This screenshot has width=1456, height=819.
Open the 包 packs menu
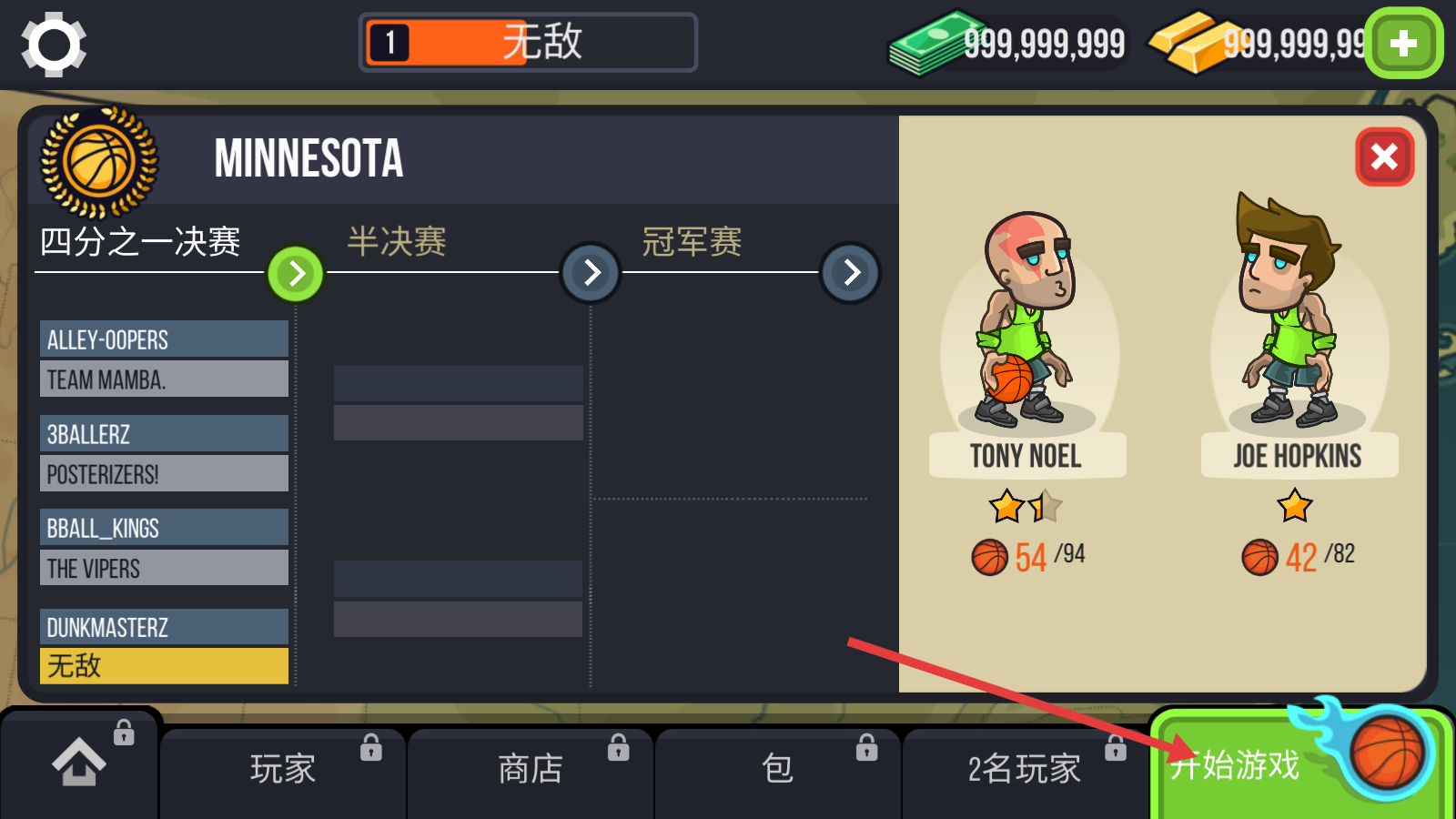777,769
